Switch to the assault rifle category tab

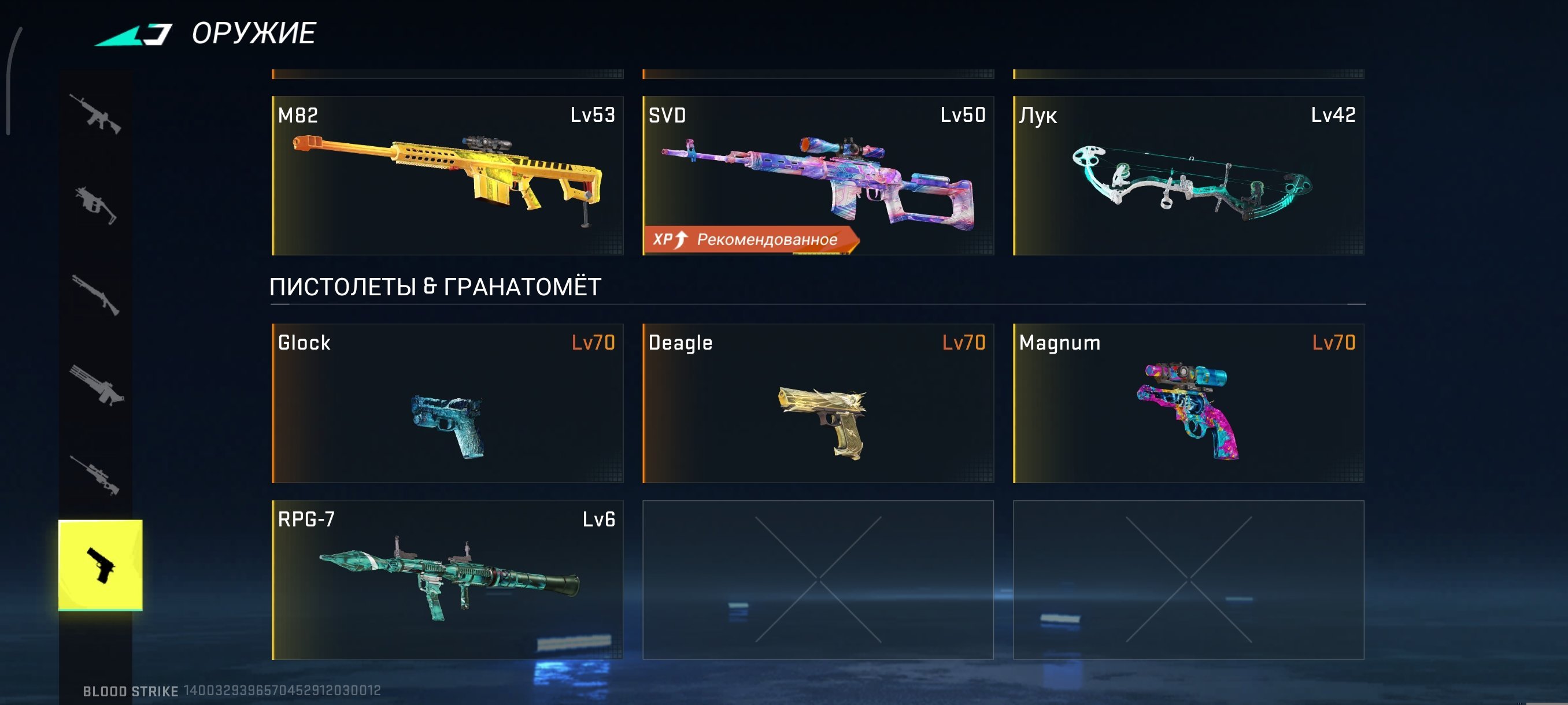(95, 114)
